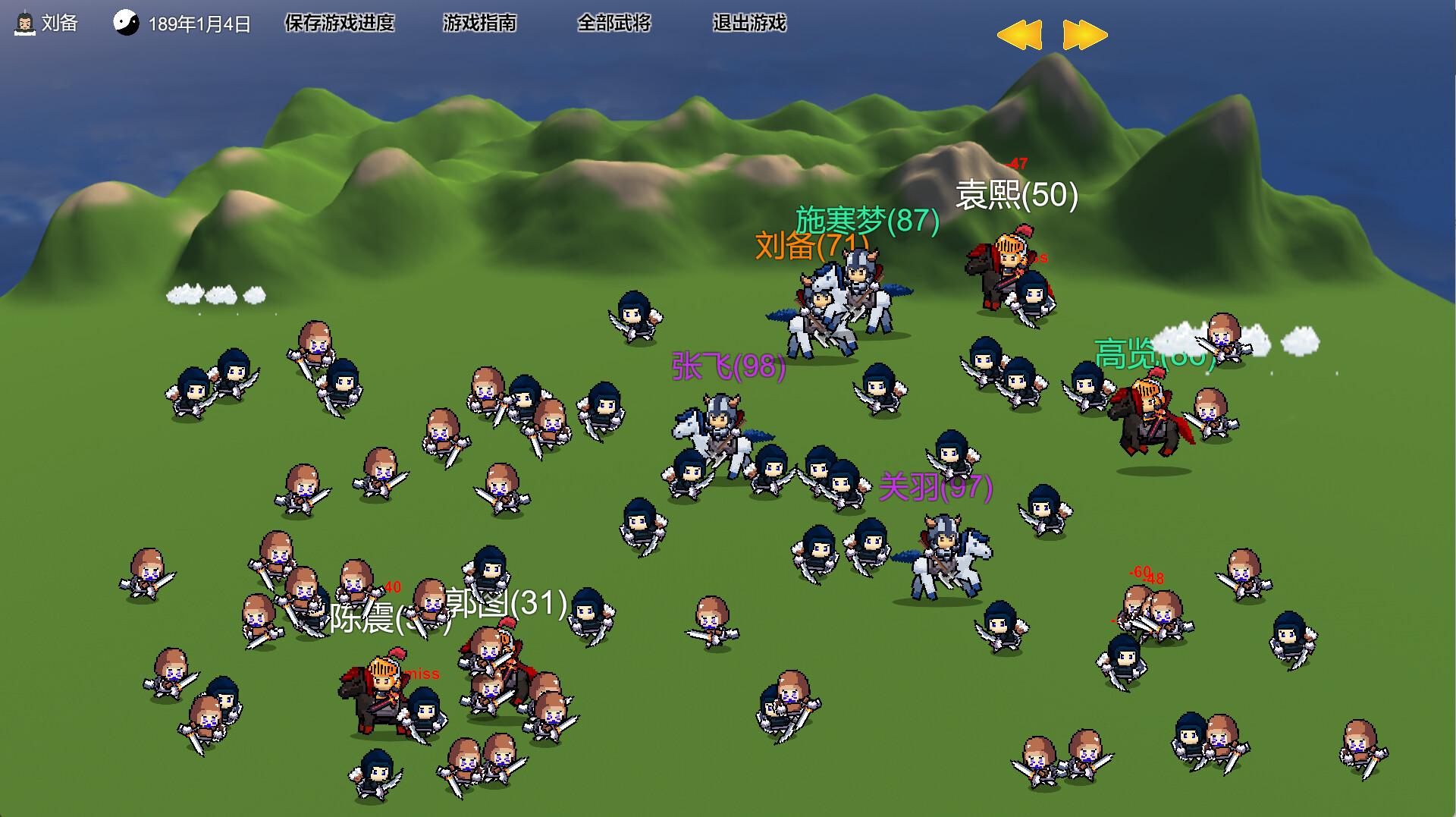Select the cavalry unit labeled 关羽(97)
This screenshot has width=1456, height=817.
(x=943, y=554)
